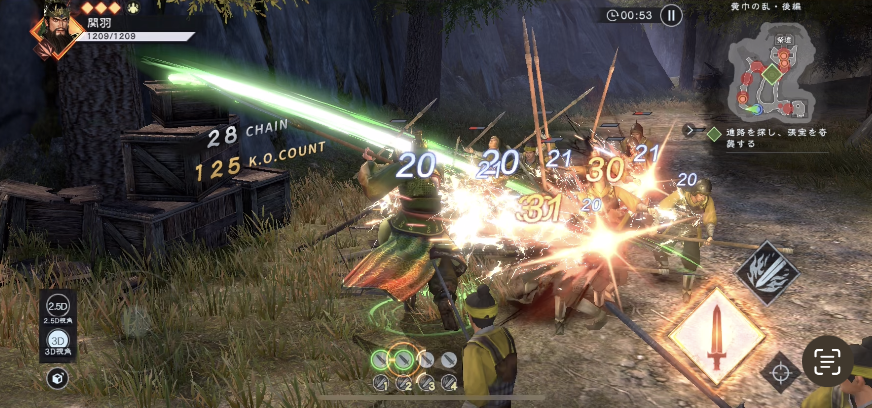Select Guan Yu's character portrait
The width and height of the screenshot is (872, 408).
pyautogui.click(x=55, y=27)
